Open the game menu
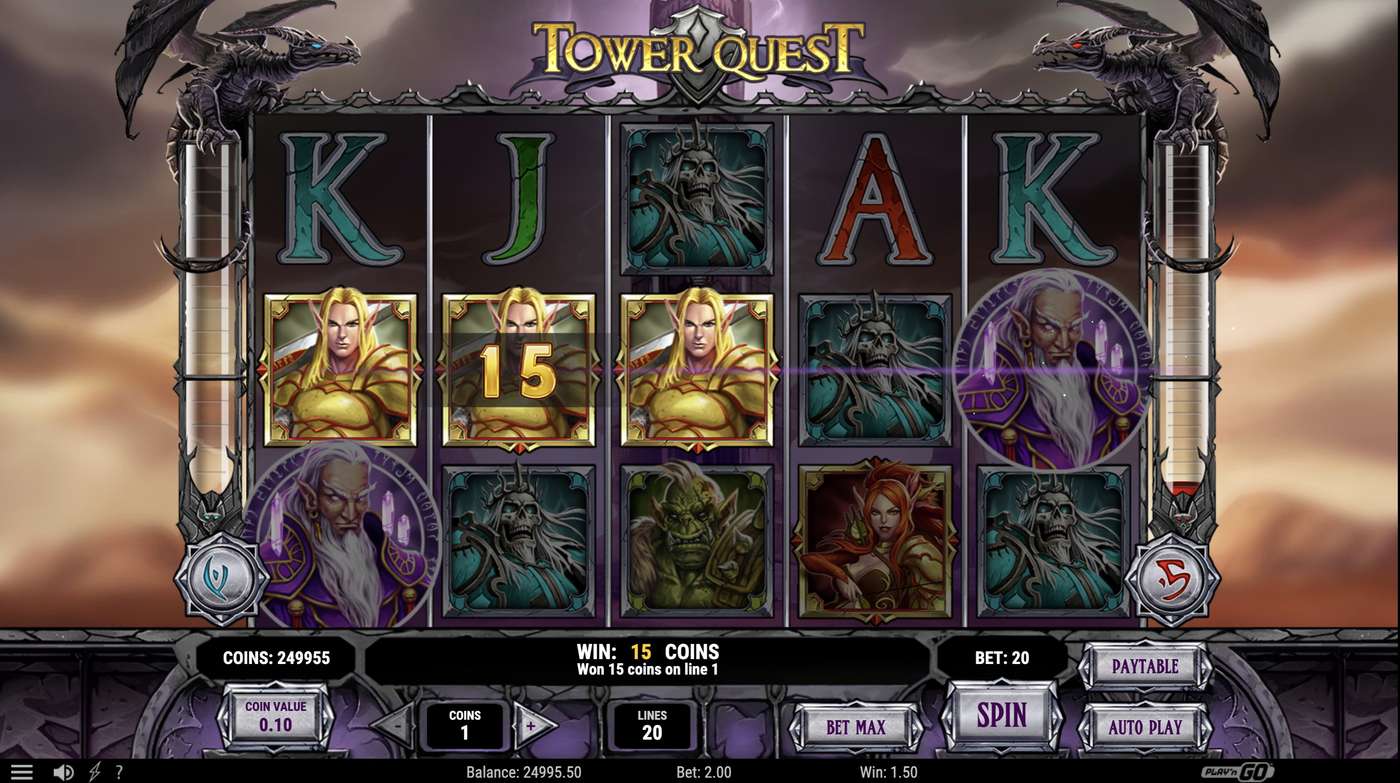The height and width of the screenshot is (783, 1400). pos(24,771)
